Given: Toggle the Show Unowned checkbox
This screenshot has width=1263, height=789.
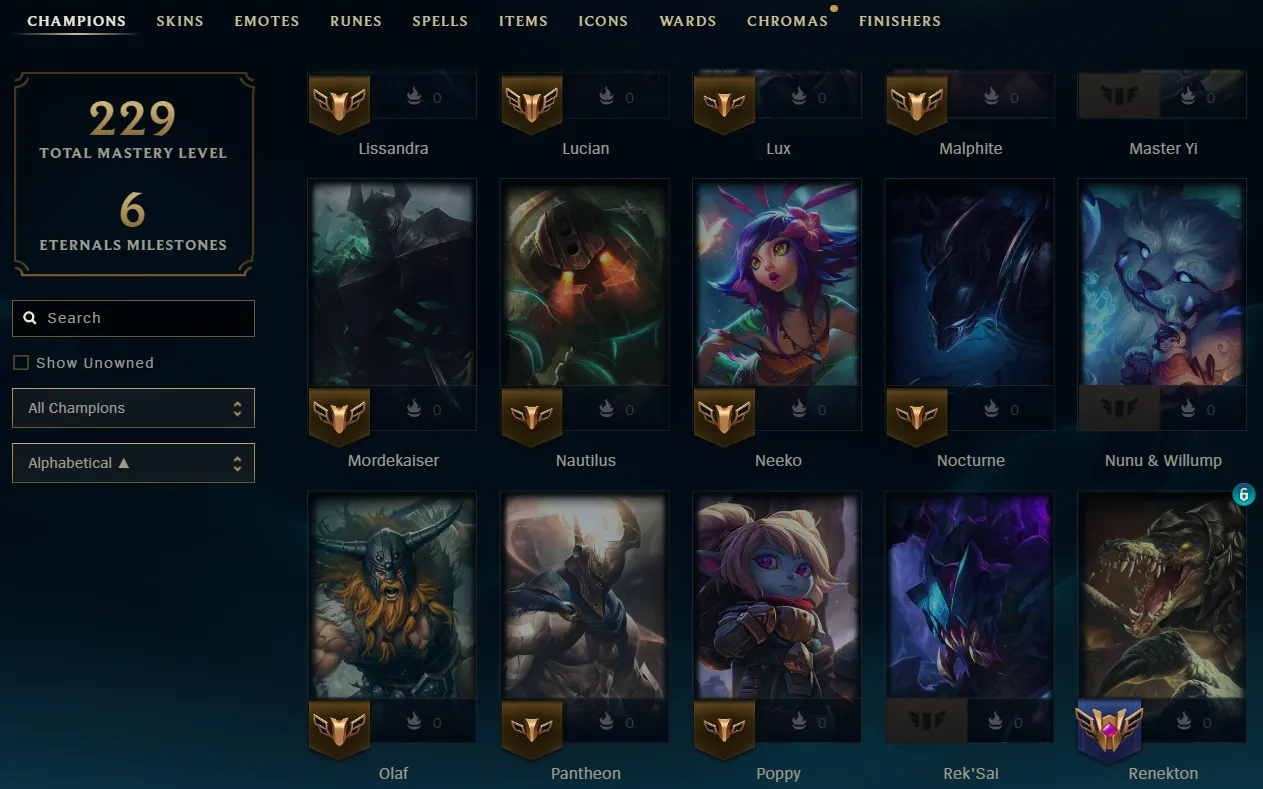Looking at the screenshot, I should click(21, 363).
